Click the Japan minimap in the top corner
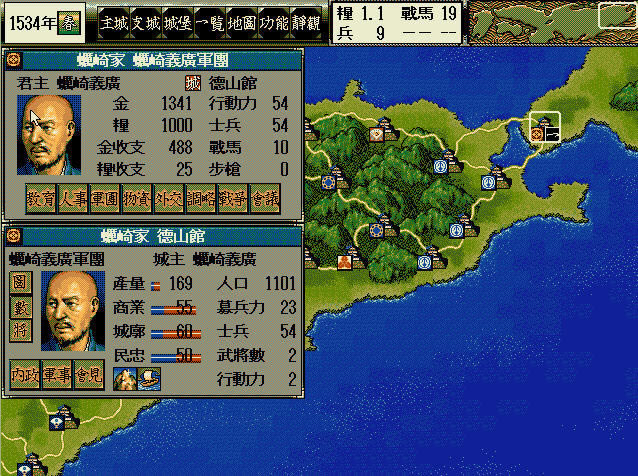This screenshot has height=476, width=638. 551,20
